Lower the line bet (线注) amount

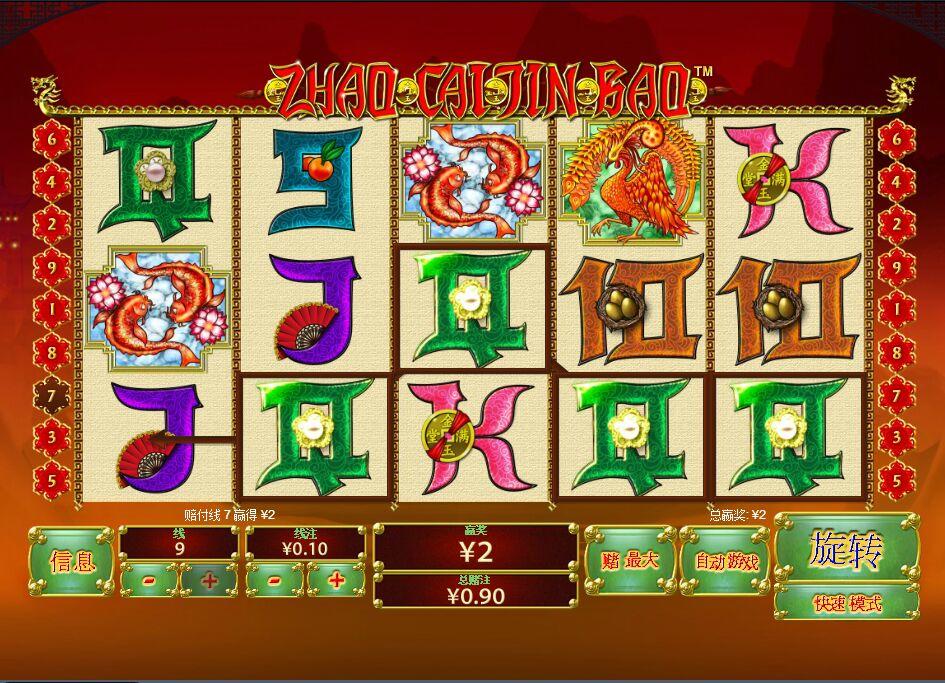[x=275, y=580]
